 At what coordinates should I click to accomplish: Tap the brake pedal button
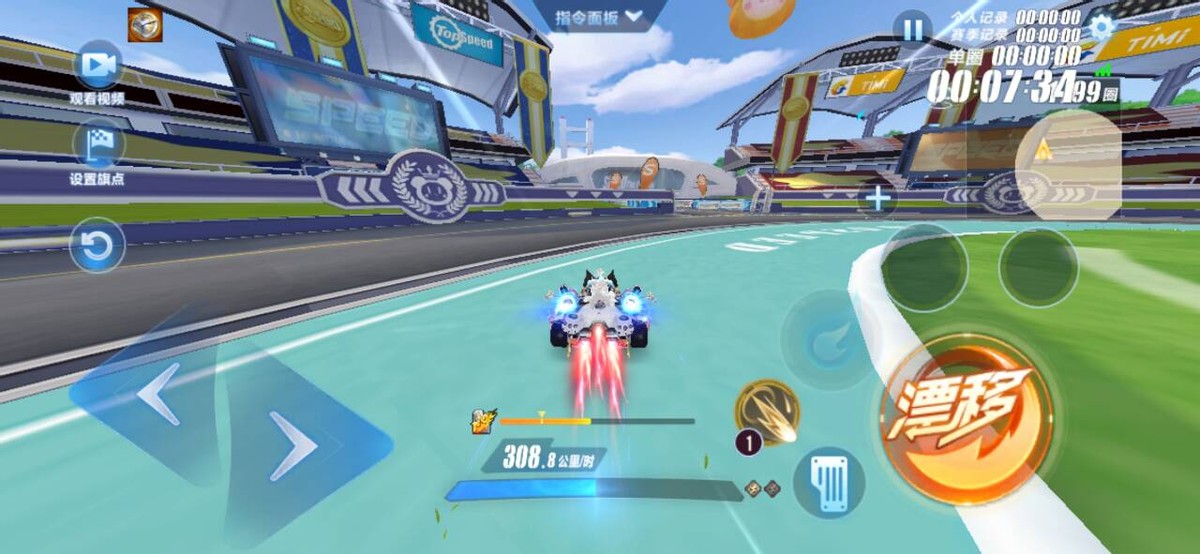pos(829,482)
